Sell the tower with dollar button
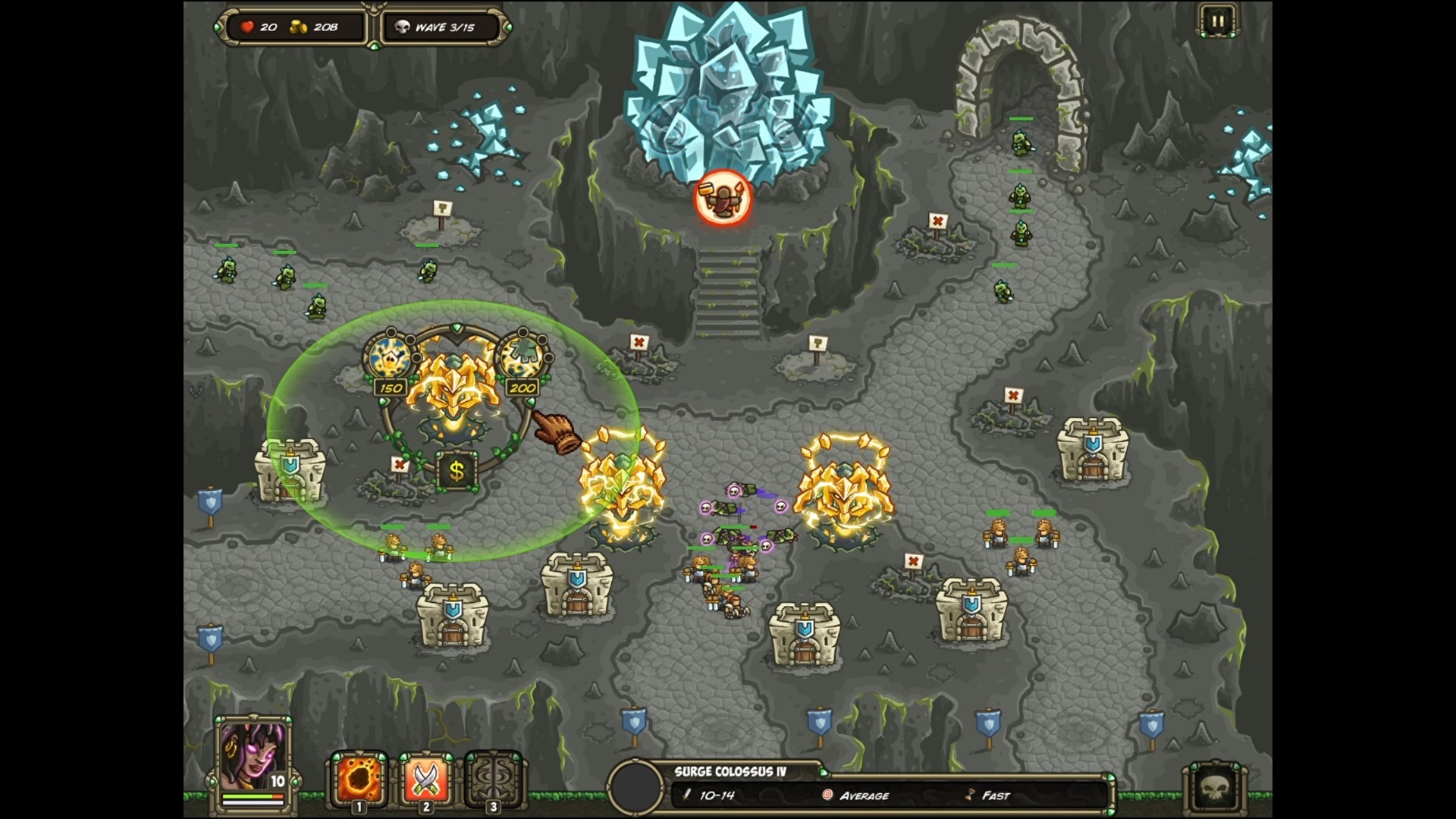1456x819 pixels. pyautogui.click(x=457, y=471)
